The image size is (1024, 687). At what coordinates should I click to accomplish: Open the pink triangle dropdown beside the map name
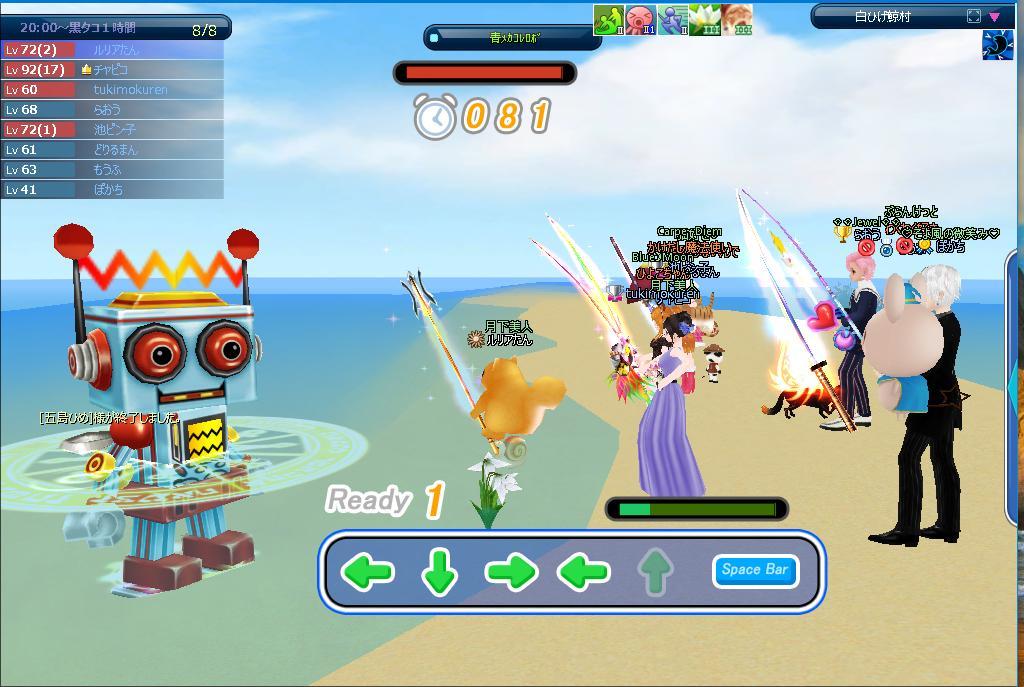pyautogui.click(x=995, y=16)
